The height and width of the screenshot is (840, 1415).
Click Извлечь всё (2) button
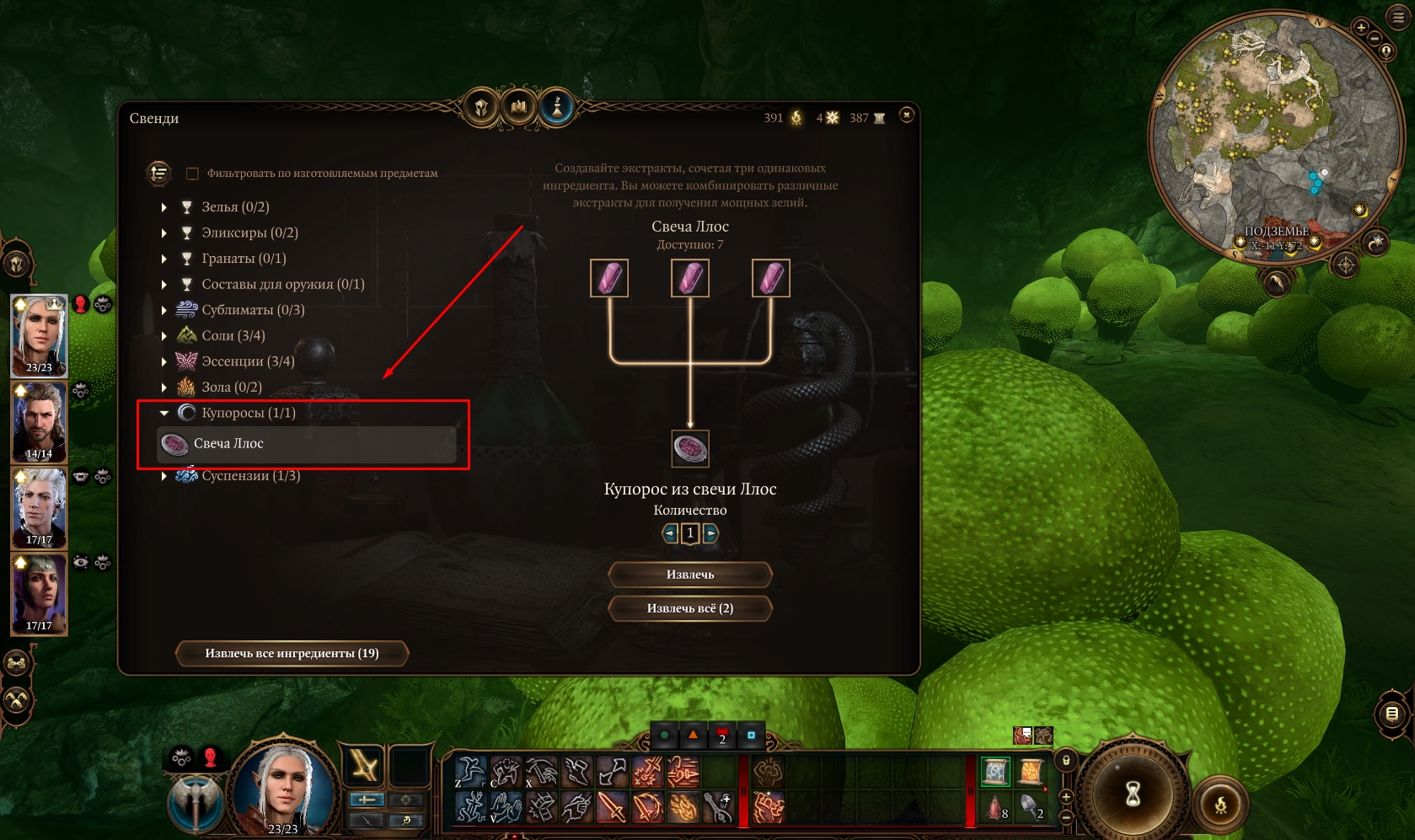(x=689, y=608)
